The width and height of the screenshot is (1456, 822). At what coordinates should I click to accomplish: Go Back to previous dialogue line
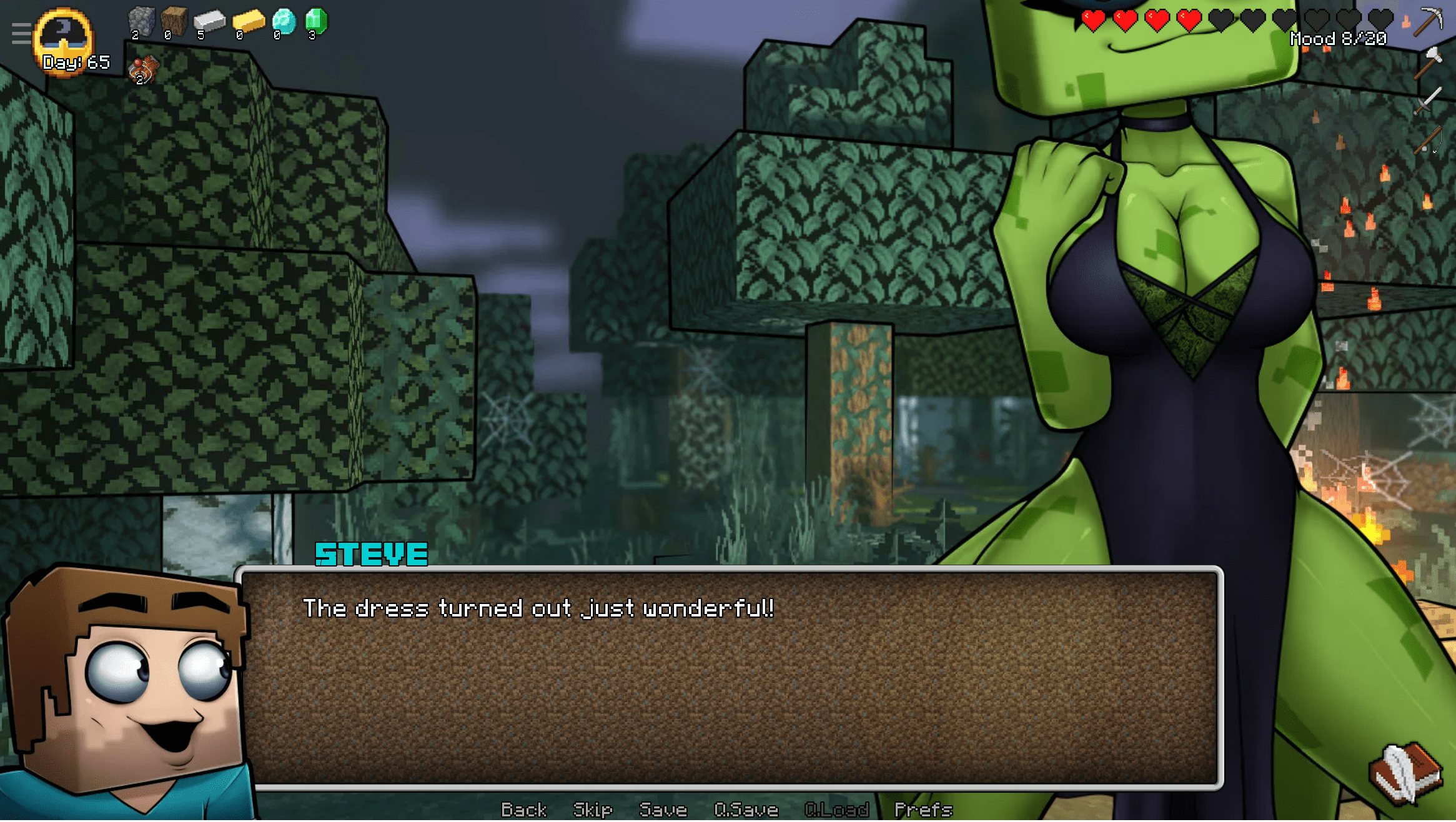(523, 810)
